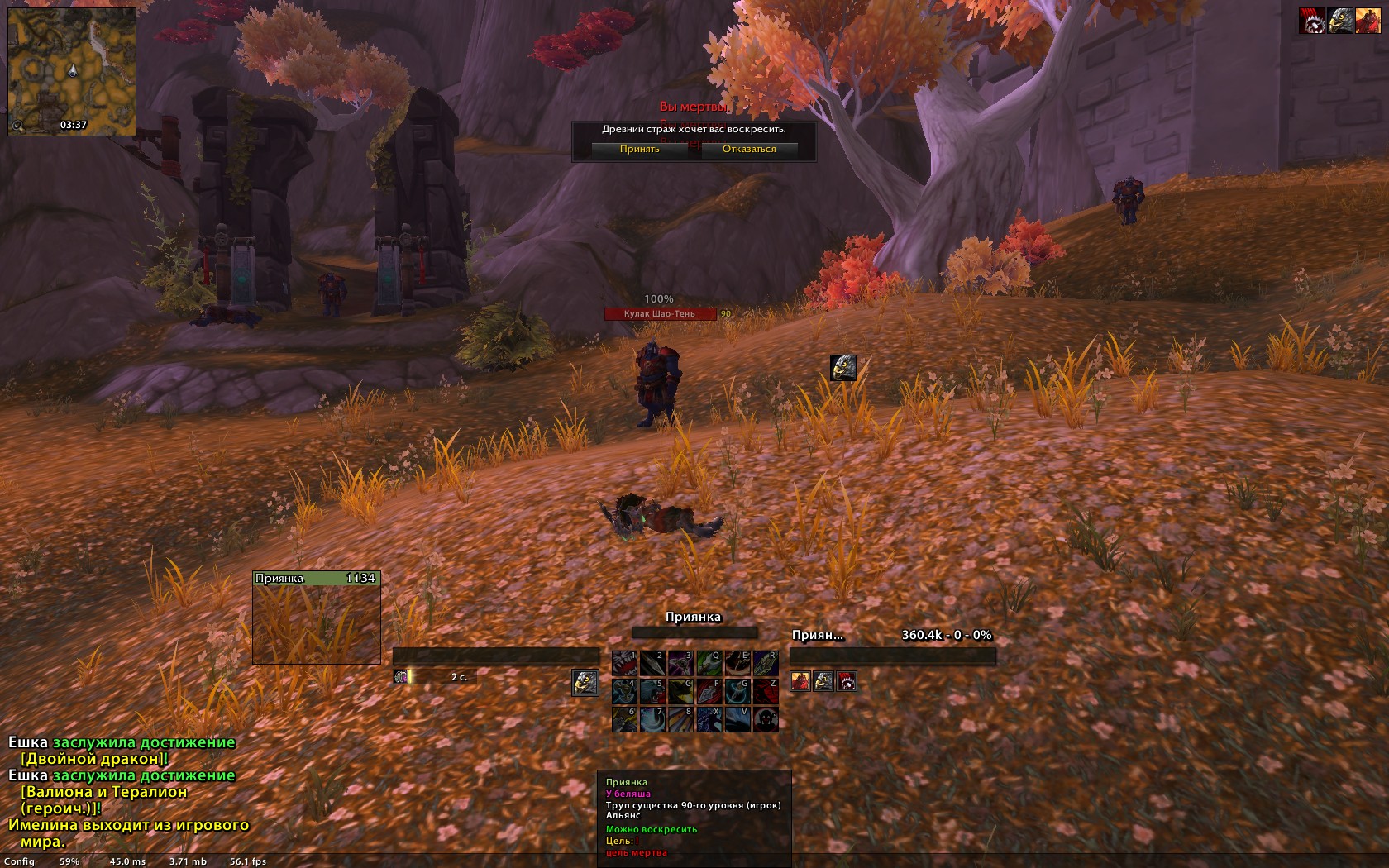
Task: Use the red spearhead ability on key F
Action: point(709,691)
